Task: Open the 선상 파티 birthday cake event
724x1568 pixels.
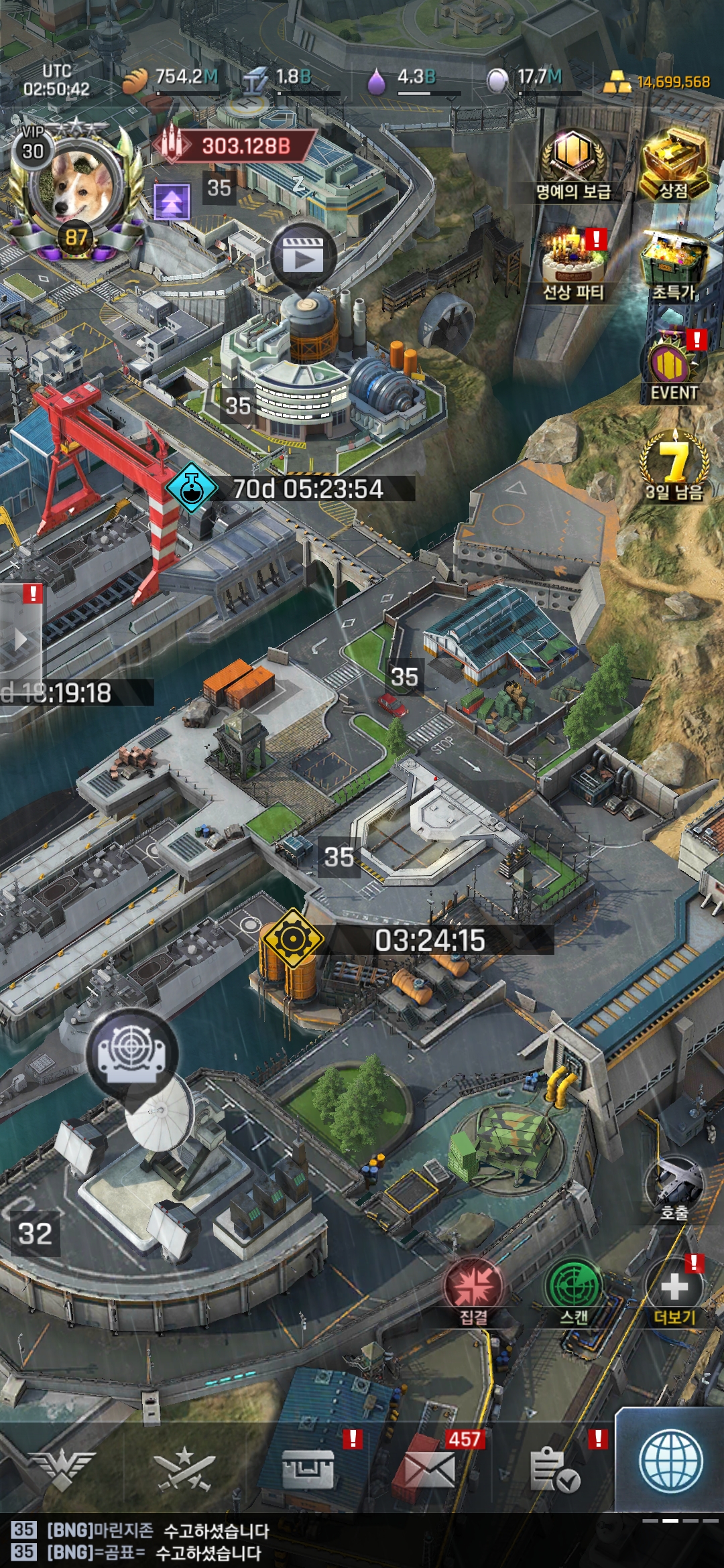Action: click(x=573, y=261)
